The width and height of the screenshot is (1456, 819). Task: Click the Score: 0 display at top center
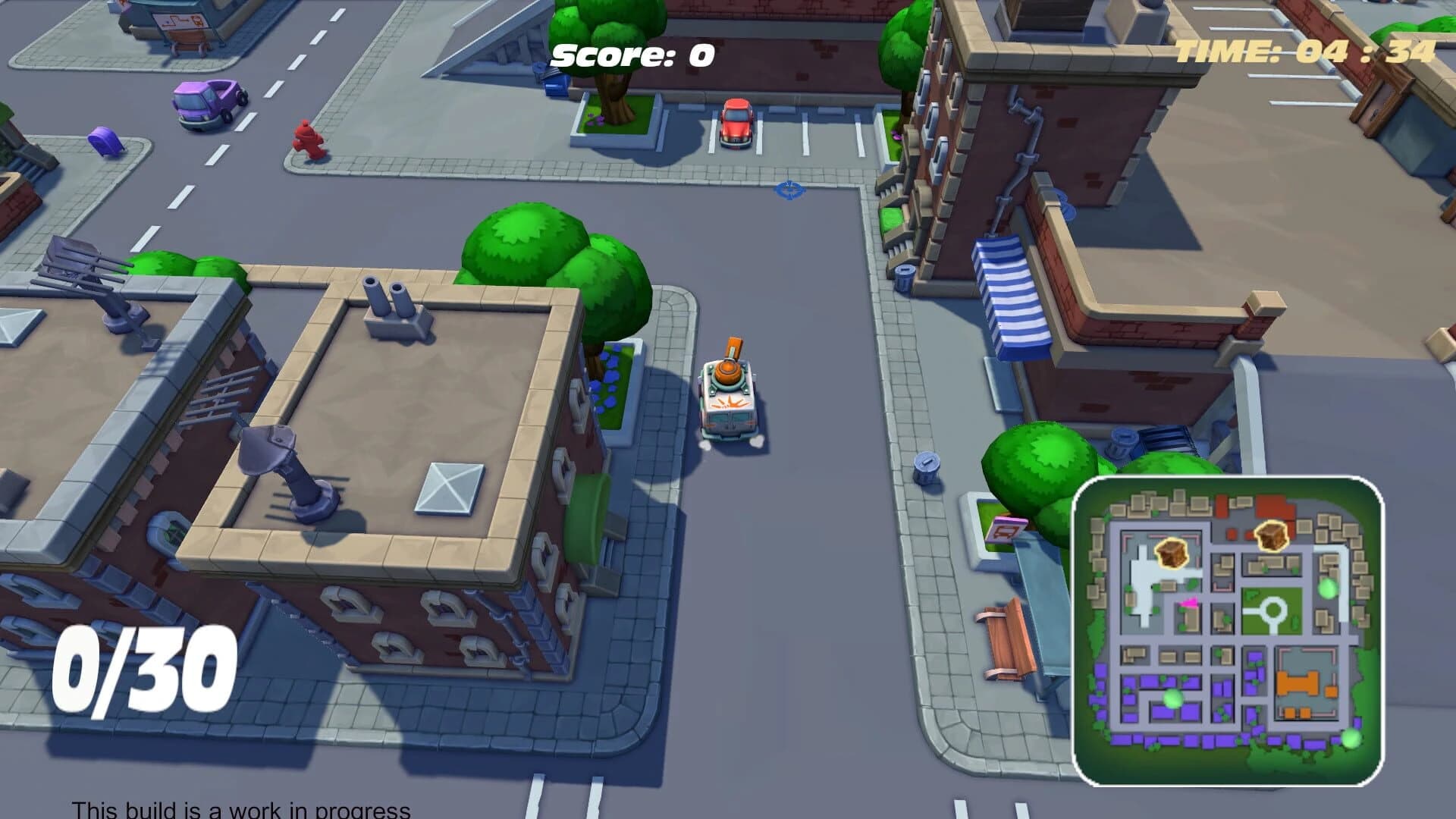(x=632, y=54)
